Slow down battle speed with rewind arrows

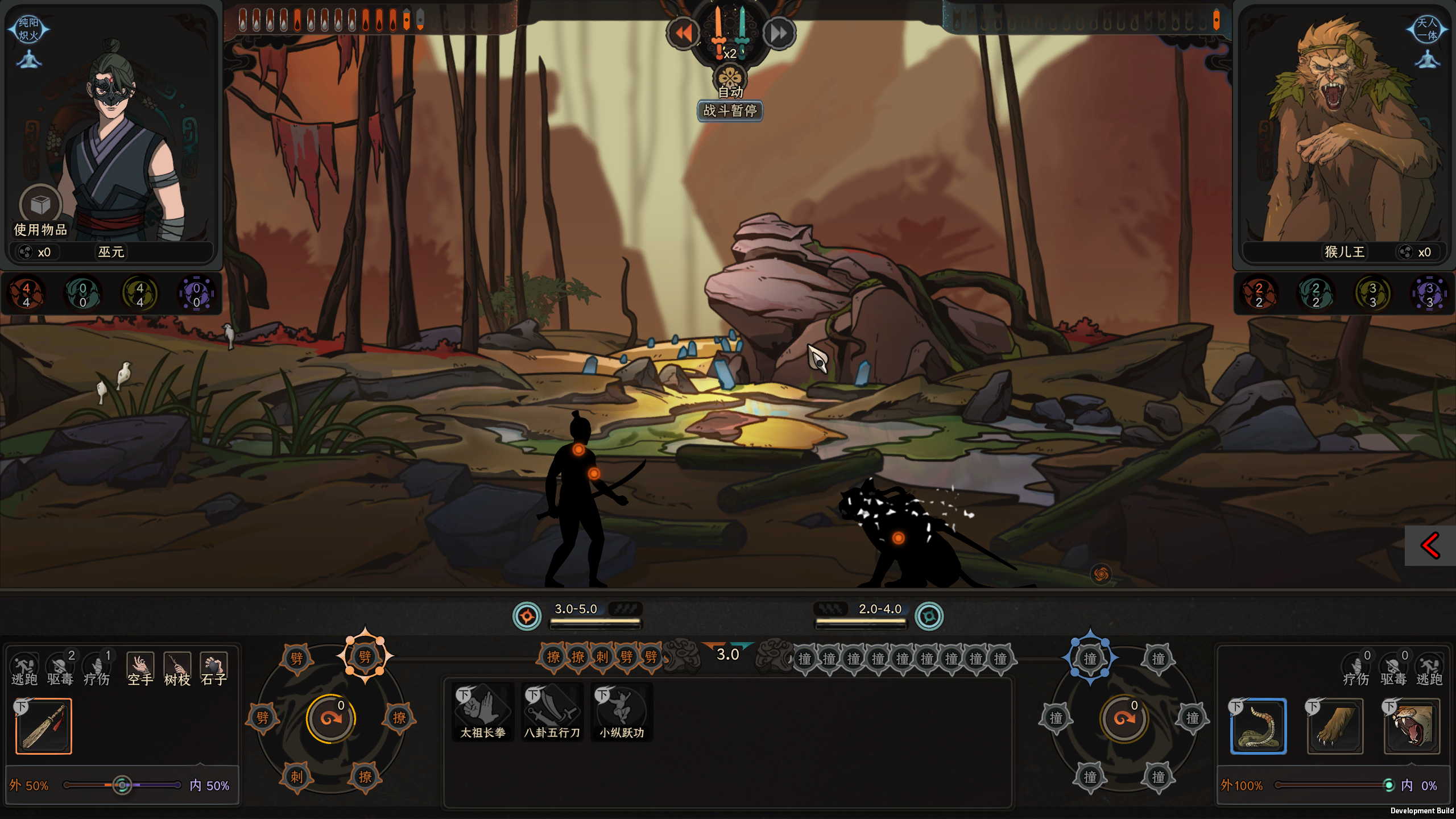pos(682,34)
